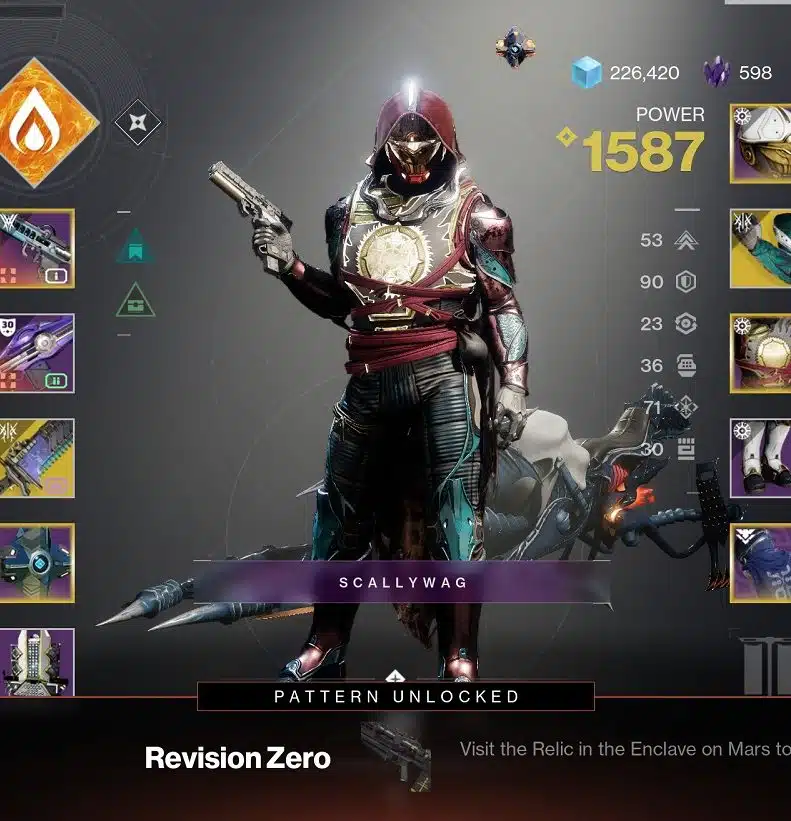This screenshot has width=791, height=821.
Task: Select the exotic teal gauntlets slot
Action: coord(762,248)
